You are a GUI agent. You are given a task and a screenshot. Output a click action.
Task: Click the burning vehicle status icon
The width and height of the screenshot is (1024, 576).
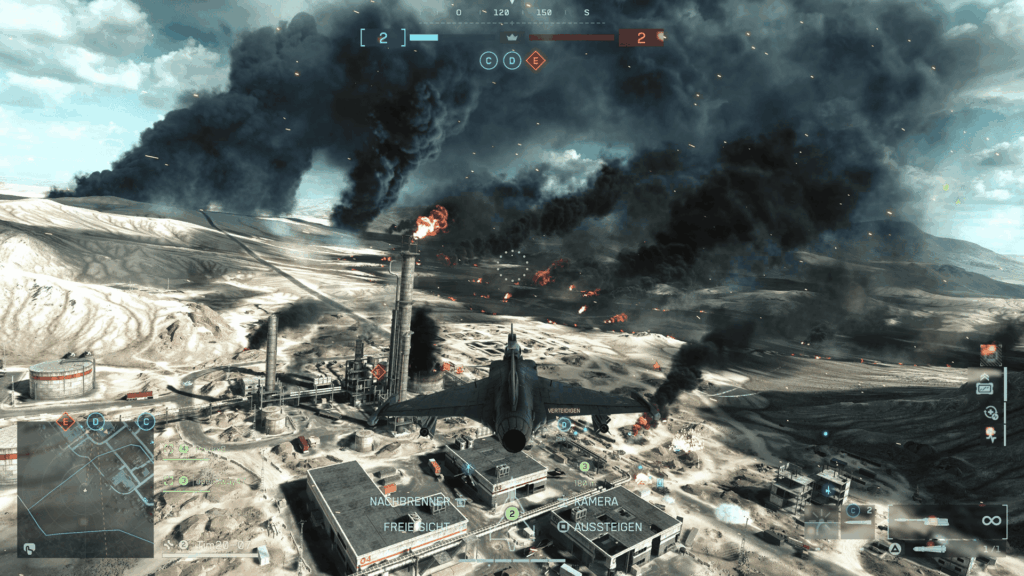tap(990, 353)
